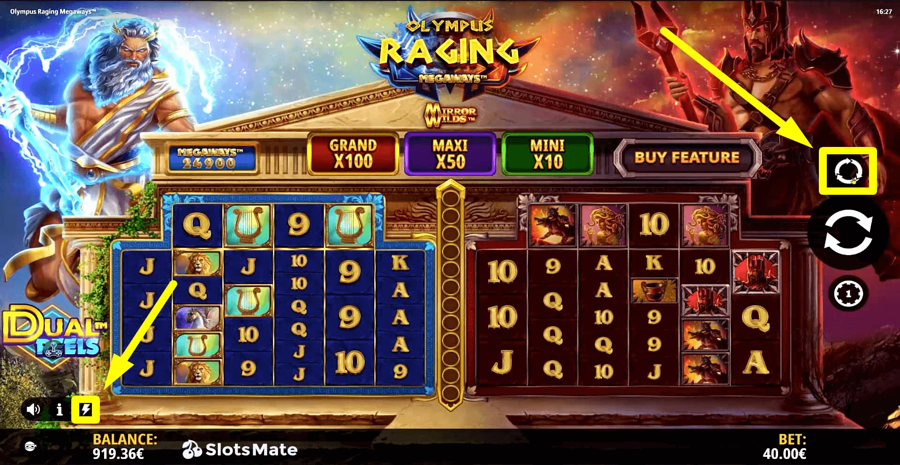Toggle turbo mode with the lightning bolt icon
900x465 pixels.
(x=85, y=409)
